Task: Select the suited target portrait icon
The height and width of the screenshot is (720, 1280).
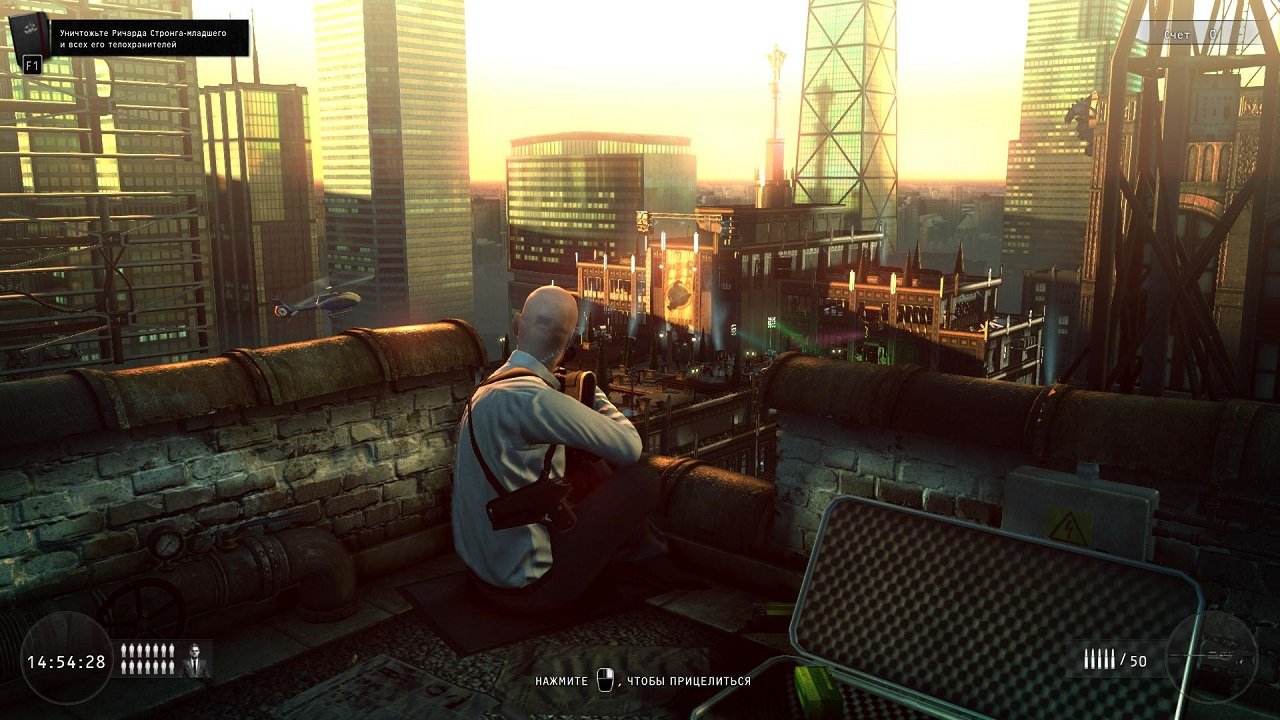Action: click(x=196, y=660)
